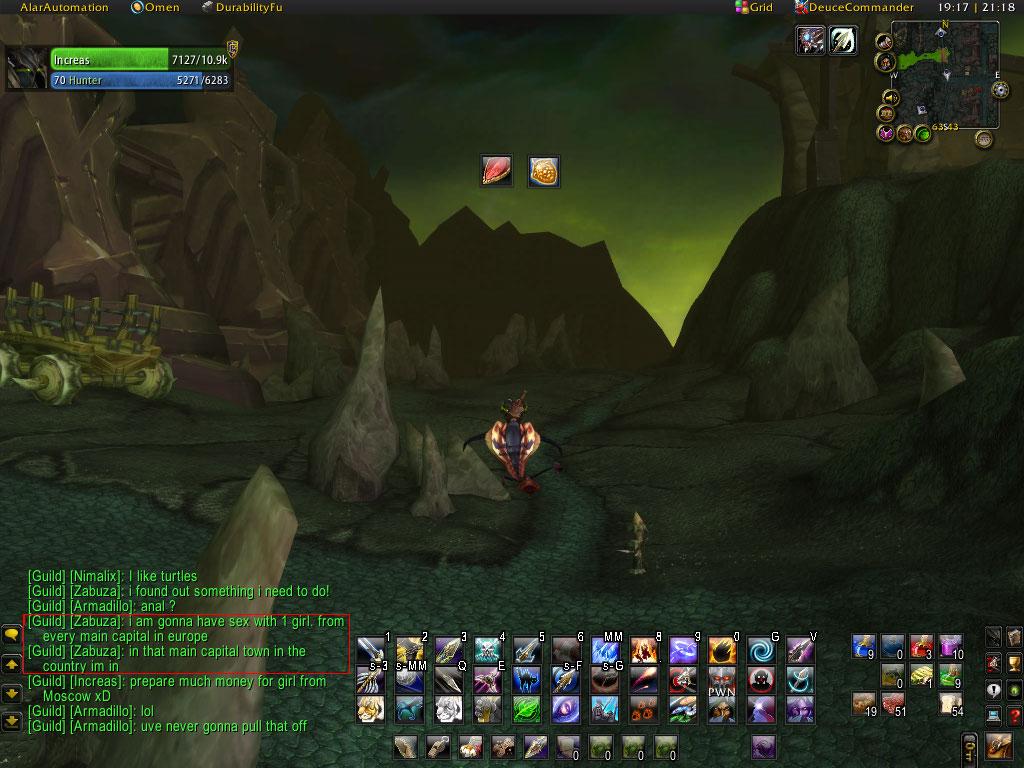Use the red feather item icon
The image size is (1024, 768).
(497, 171)
